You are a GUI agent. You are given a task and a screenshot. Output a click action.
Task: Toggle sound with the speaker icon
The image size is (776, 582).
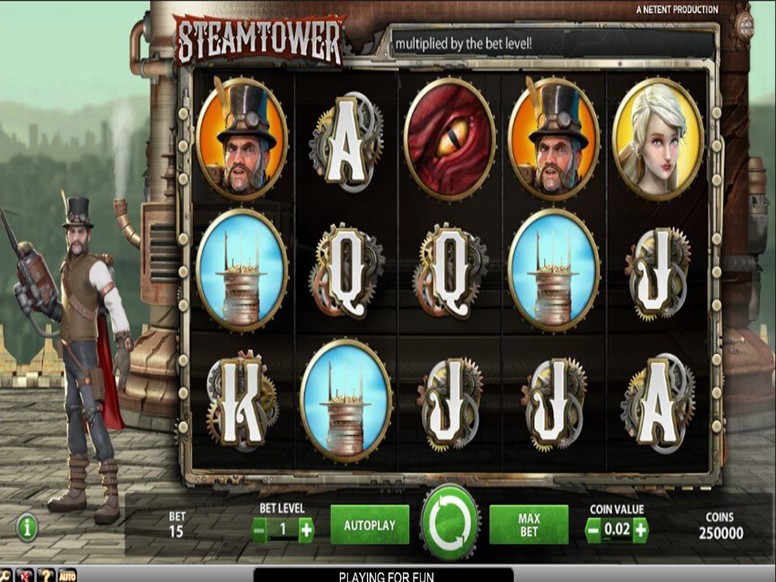pyautogui.click(x=25, y=575)
